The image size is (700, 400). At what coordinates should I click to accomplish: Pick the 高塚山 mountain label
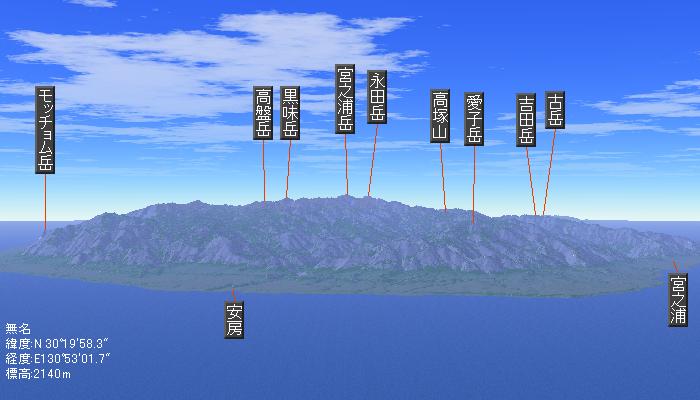[440, 116]
